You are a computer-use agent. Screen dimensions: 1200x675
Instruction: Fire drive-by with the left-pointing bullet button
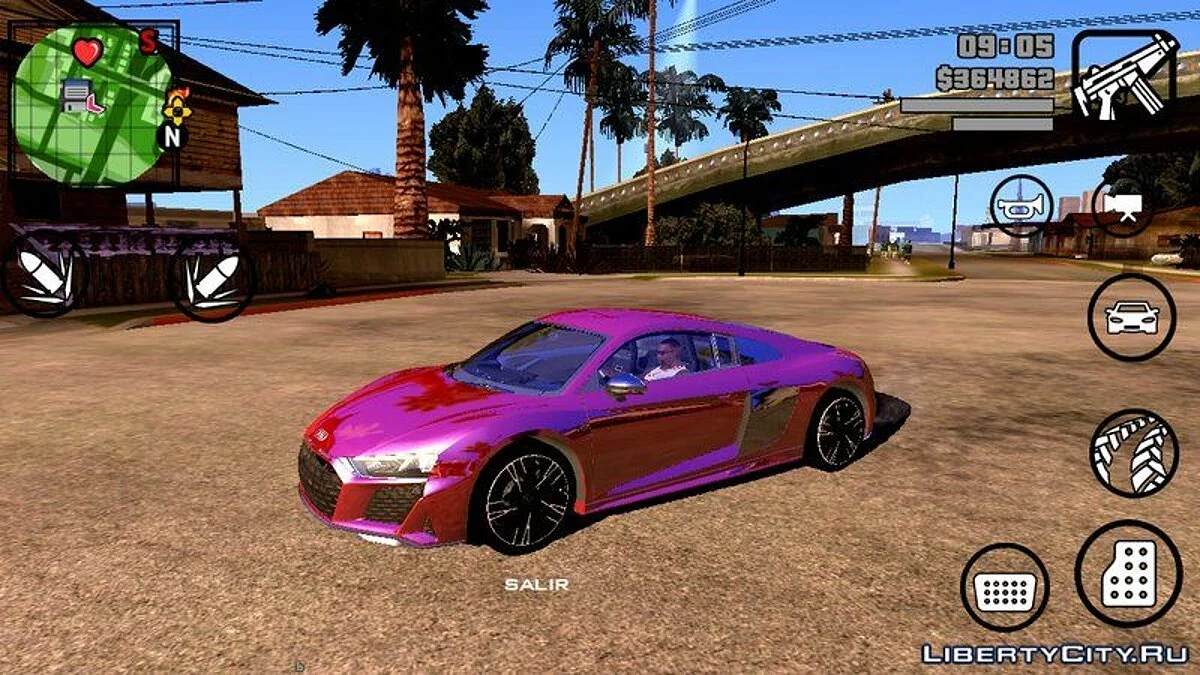[x=45, y=273]
